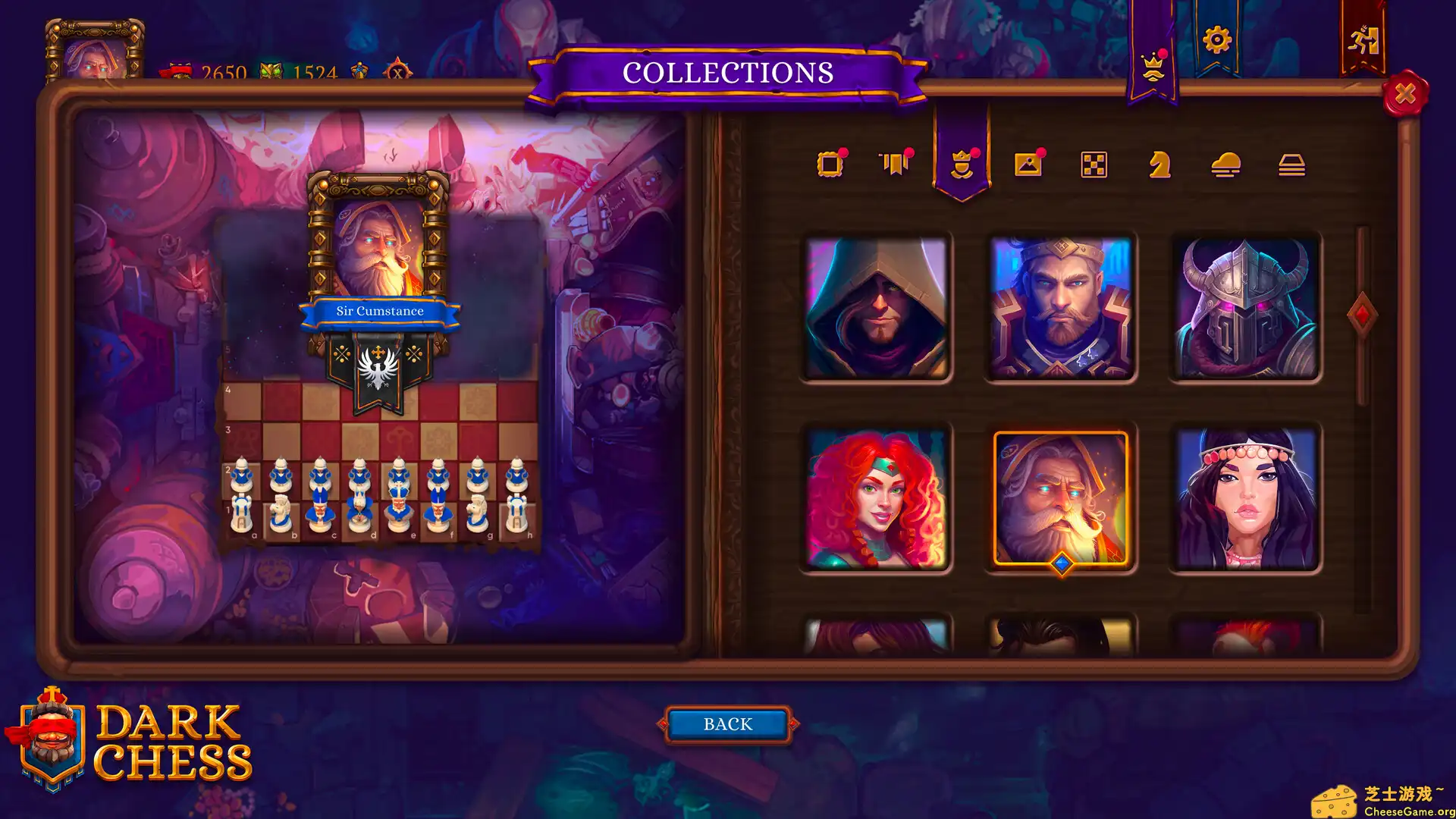Select the hooded rogue avatar
This screenshot has height=819, width=1456.
[876, 307]
